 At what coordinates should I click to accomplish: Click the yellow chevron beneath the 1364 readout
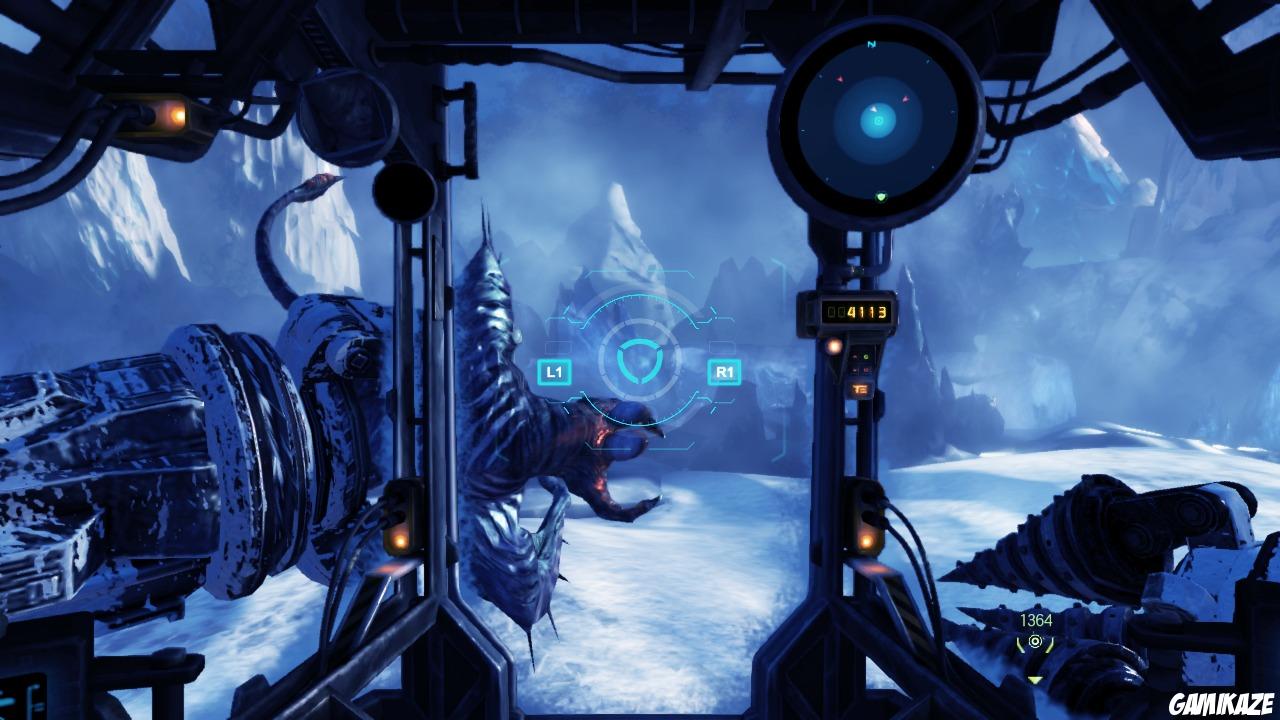(x=1035, y=680)
